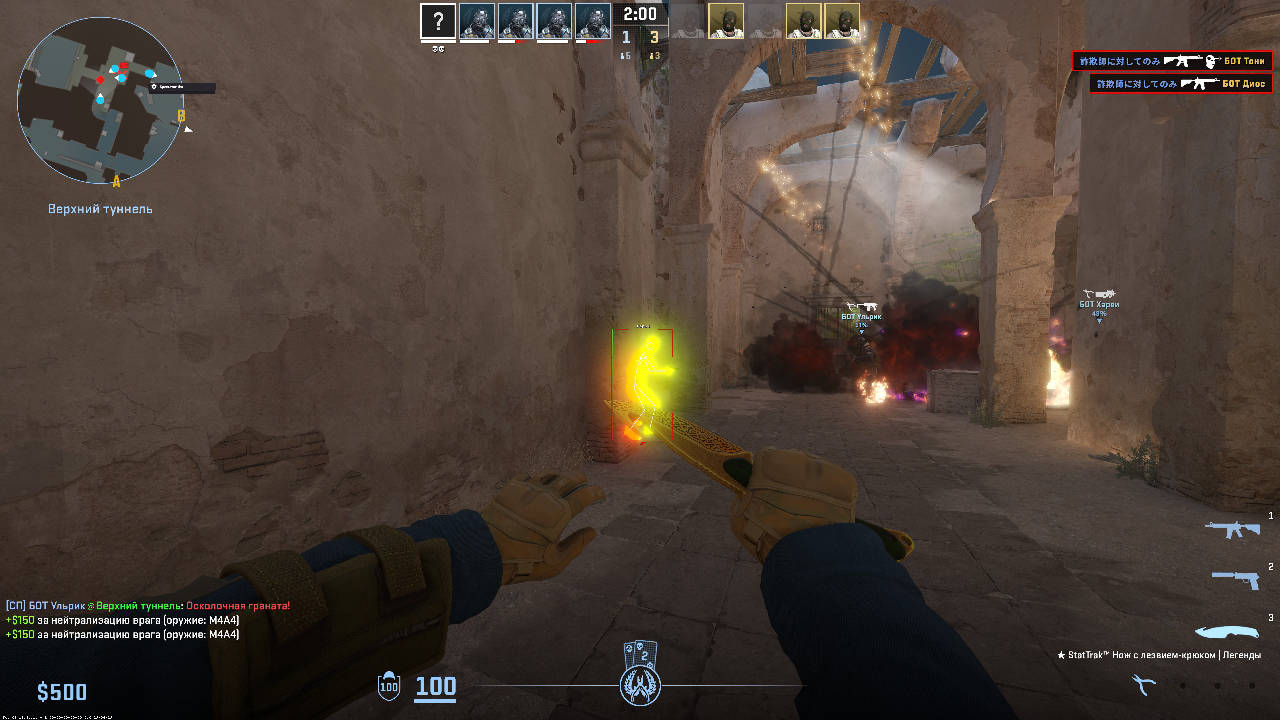Click the Верхний туннель label under the minimap
This screenshot has height=720, width=1280.
[99, 208]
